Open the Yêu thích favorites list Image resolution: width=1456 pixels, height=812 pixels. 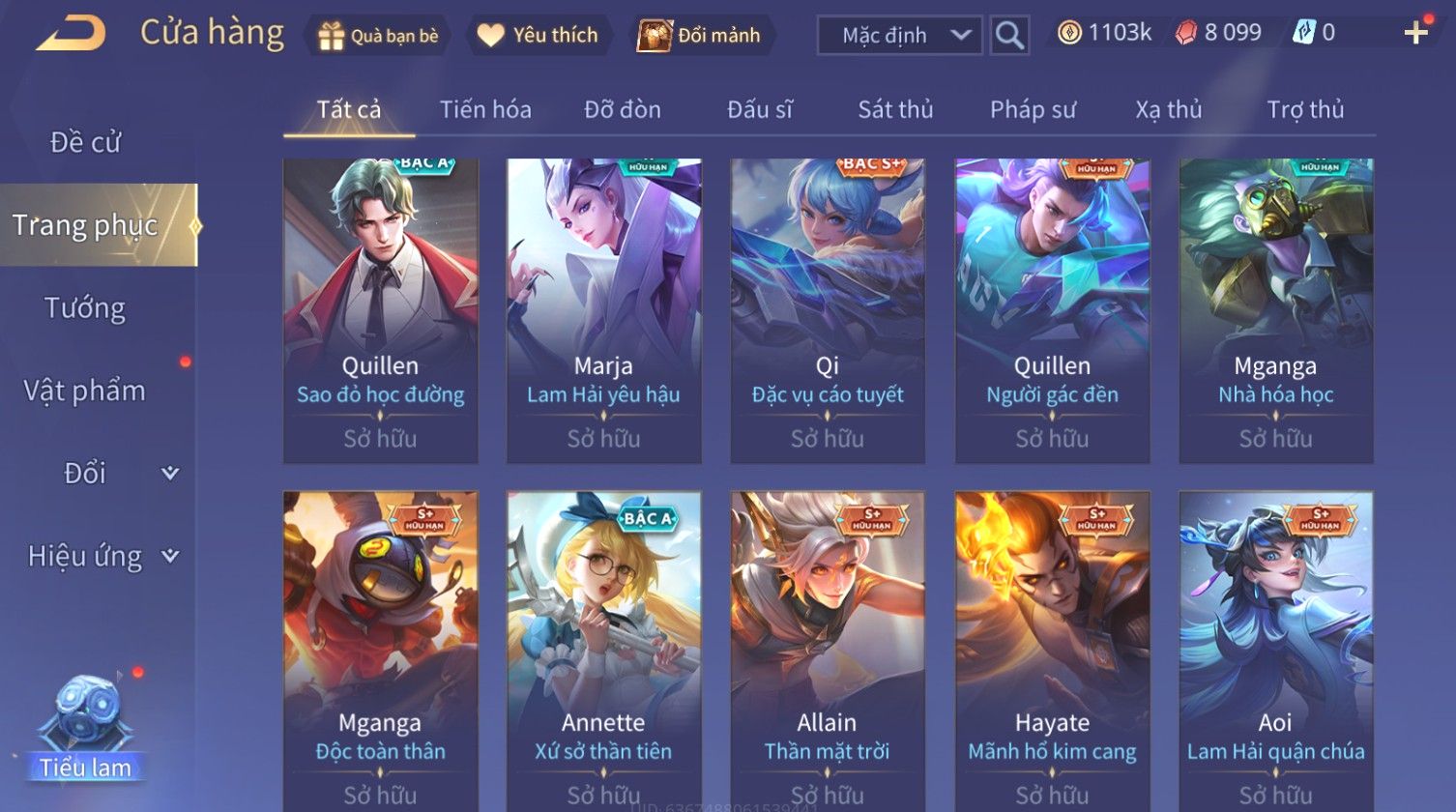(x=539, y=36)
